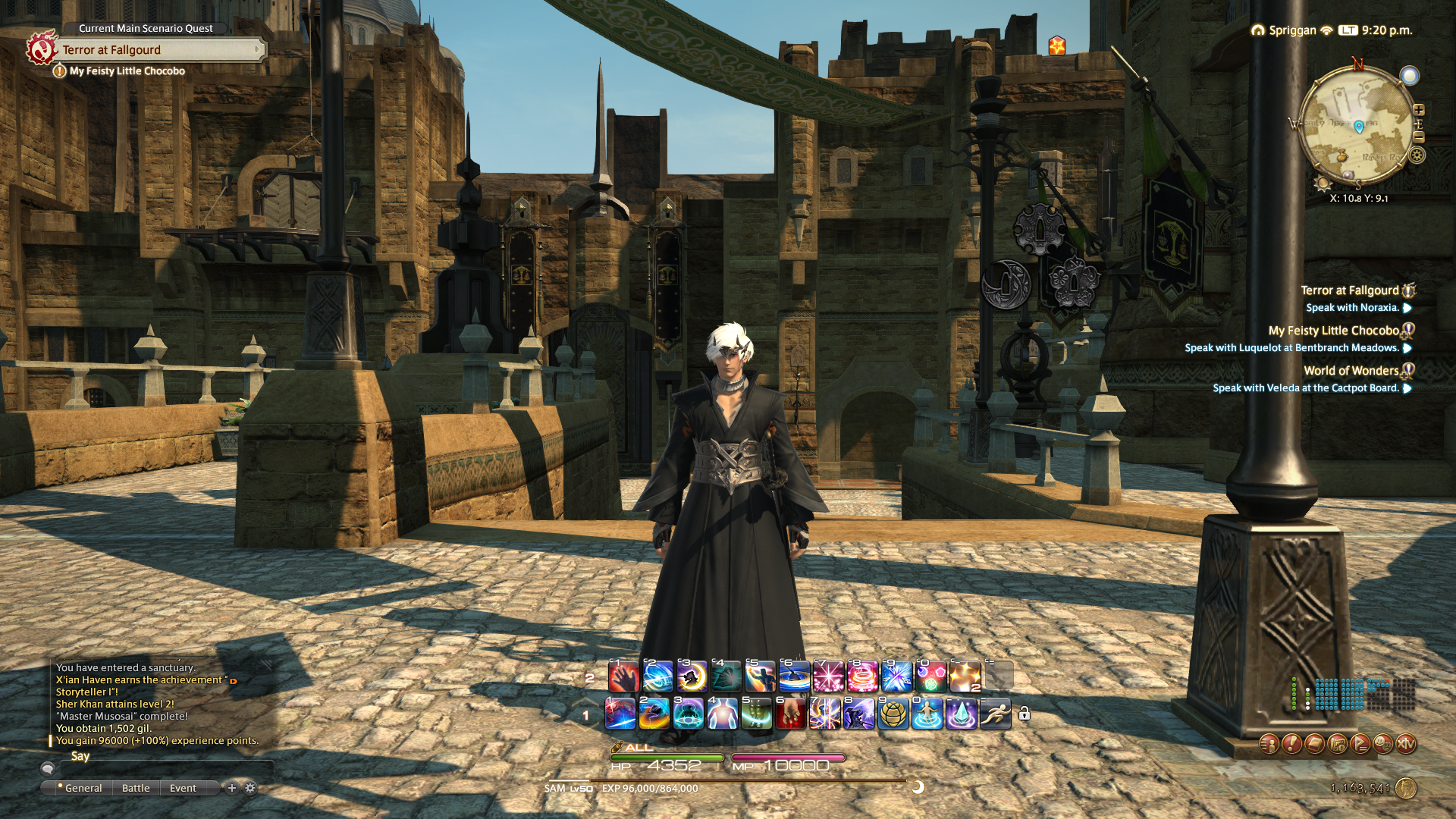1456x819 pixels.
Task: Add a new chat tab with plus button
Action: pyautogui.click(x=232, y=788)
